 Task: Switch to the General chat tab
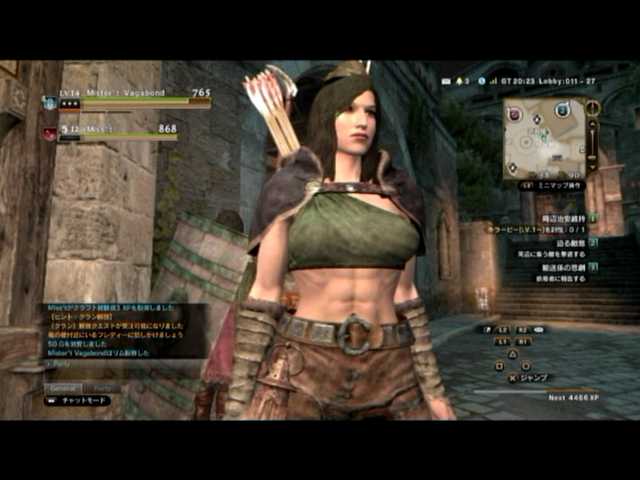64,387
